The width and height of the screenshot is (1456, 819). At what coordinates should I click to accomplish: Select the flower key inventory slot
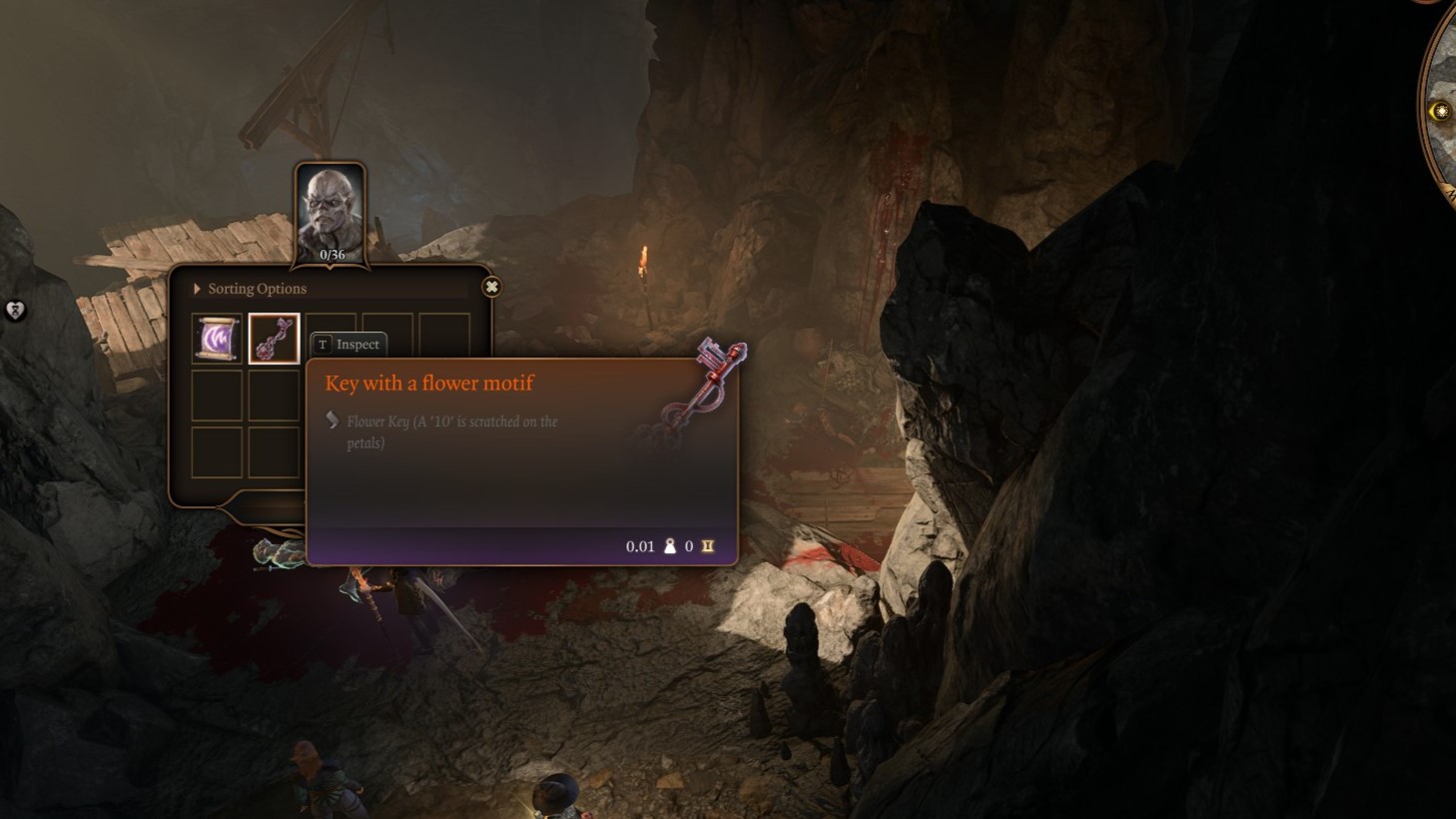pos(274,339)
